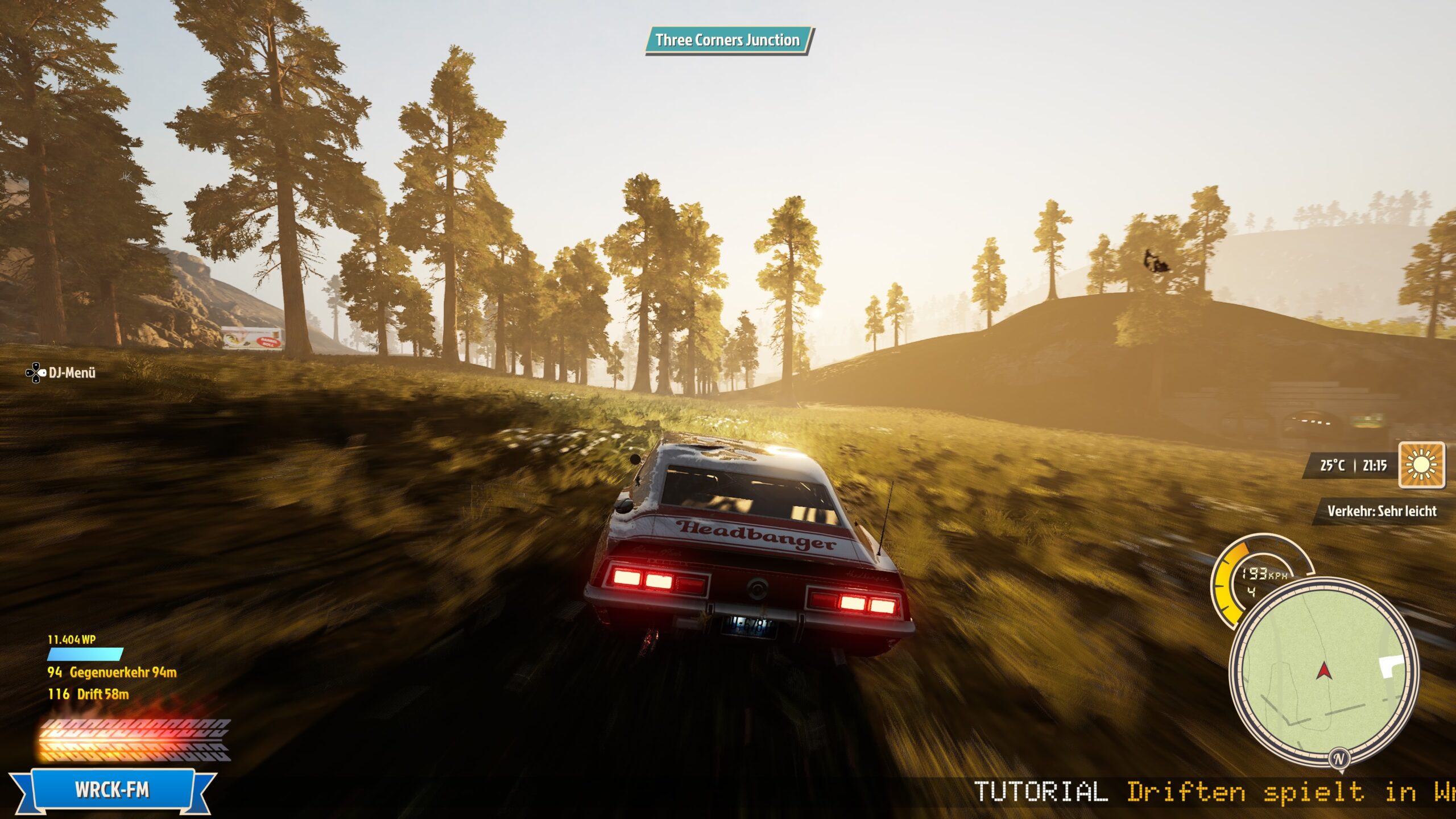
Task: Click the circular minimap
Action: point(1324,674)
